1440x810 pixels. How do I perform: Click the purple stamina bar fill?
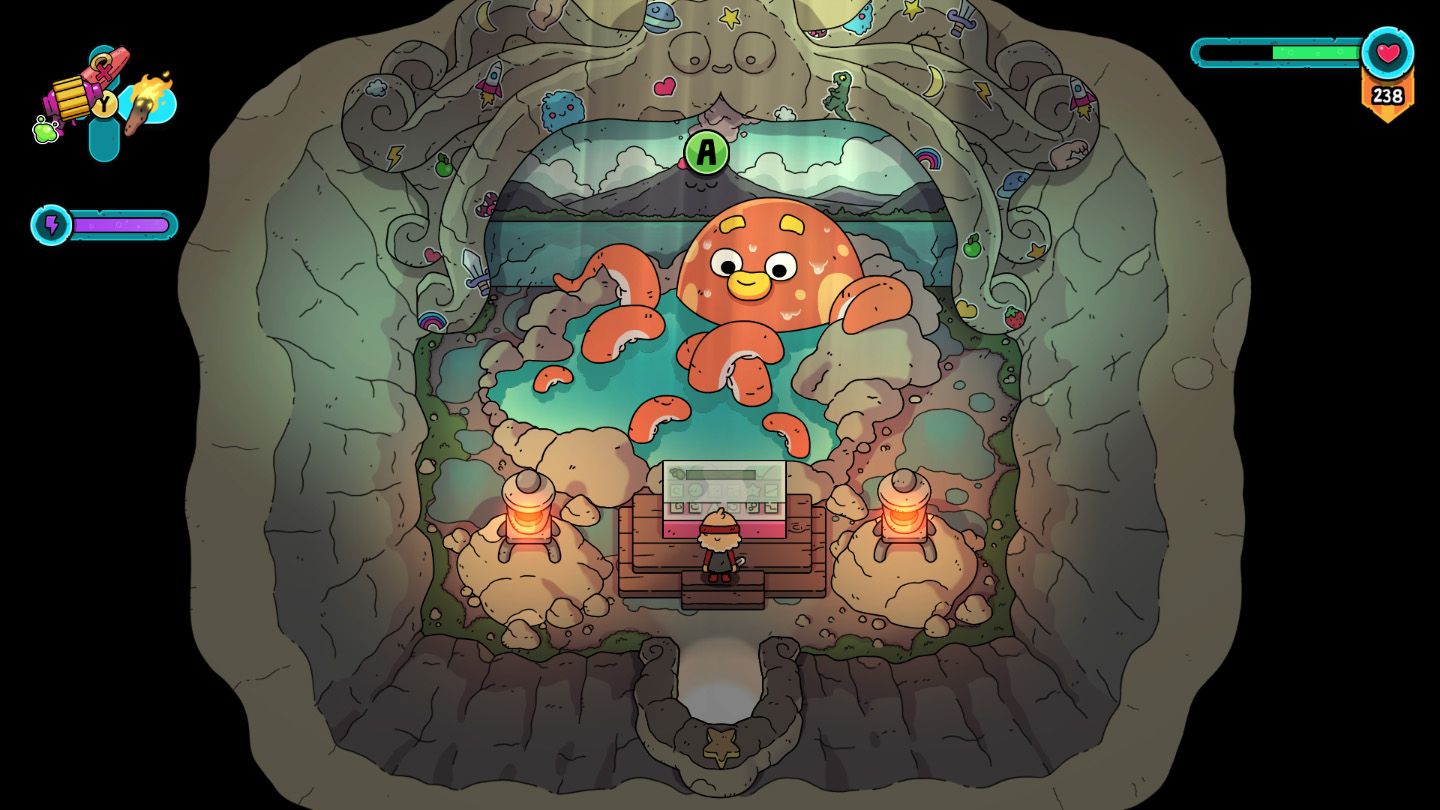(120, 223)
